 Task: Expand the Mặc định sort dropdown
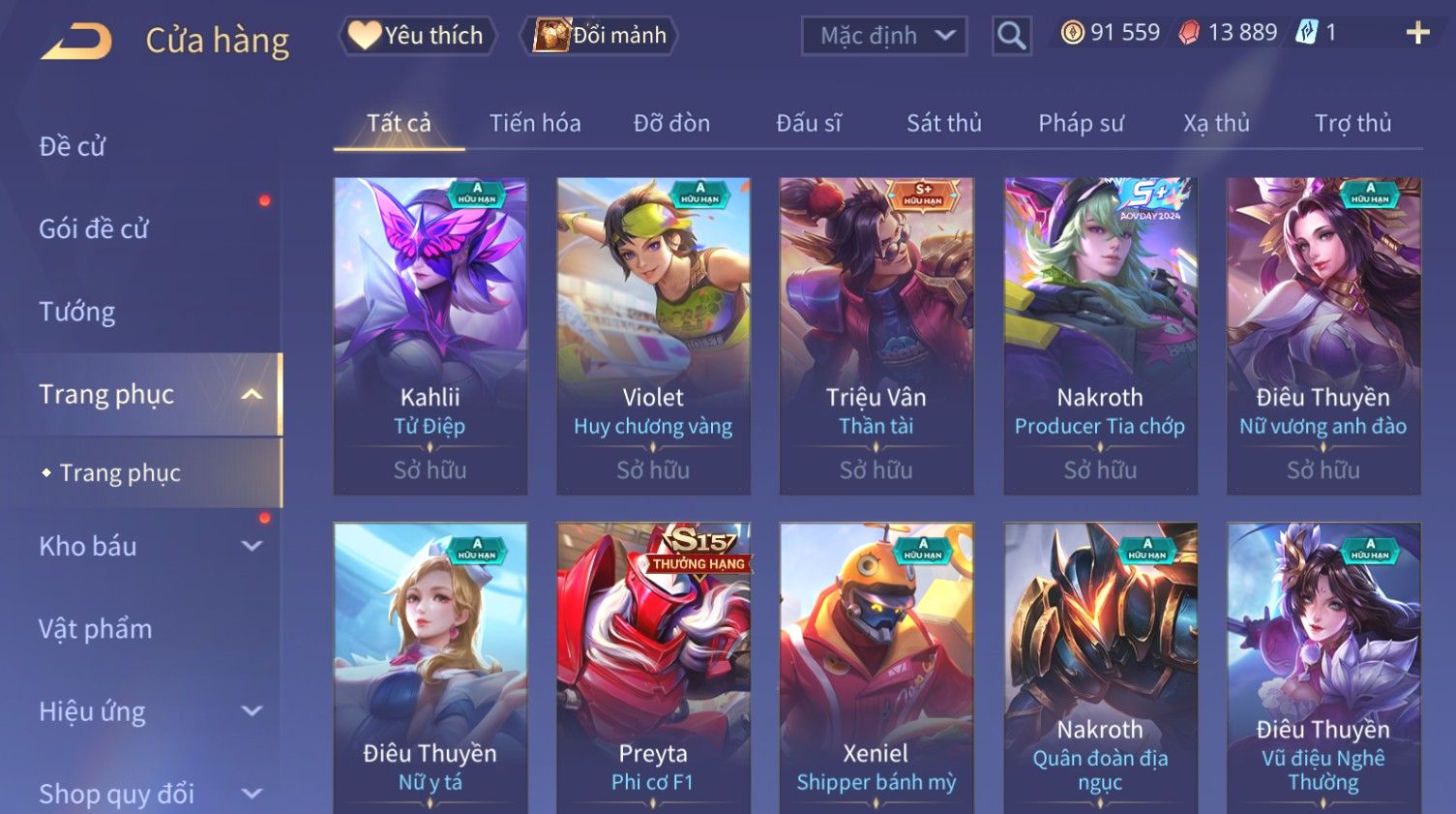[x=884, y=37]
